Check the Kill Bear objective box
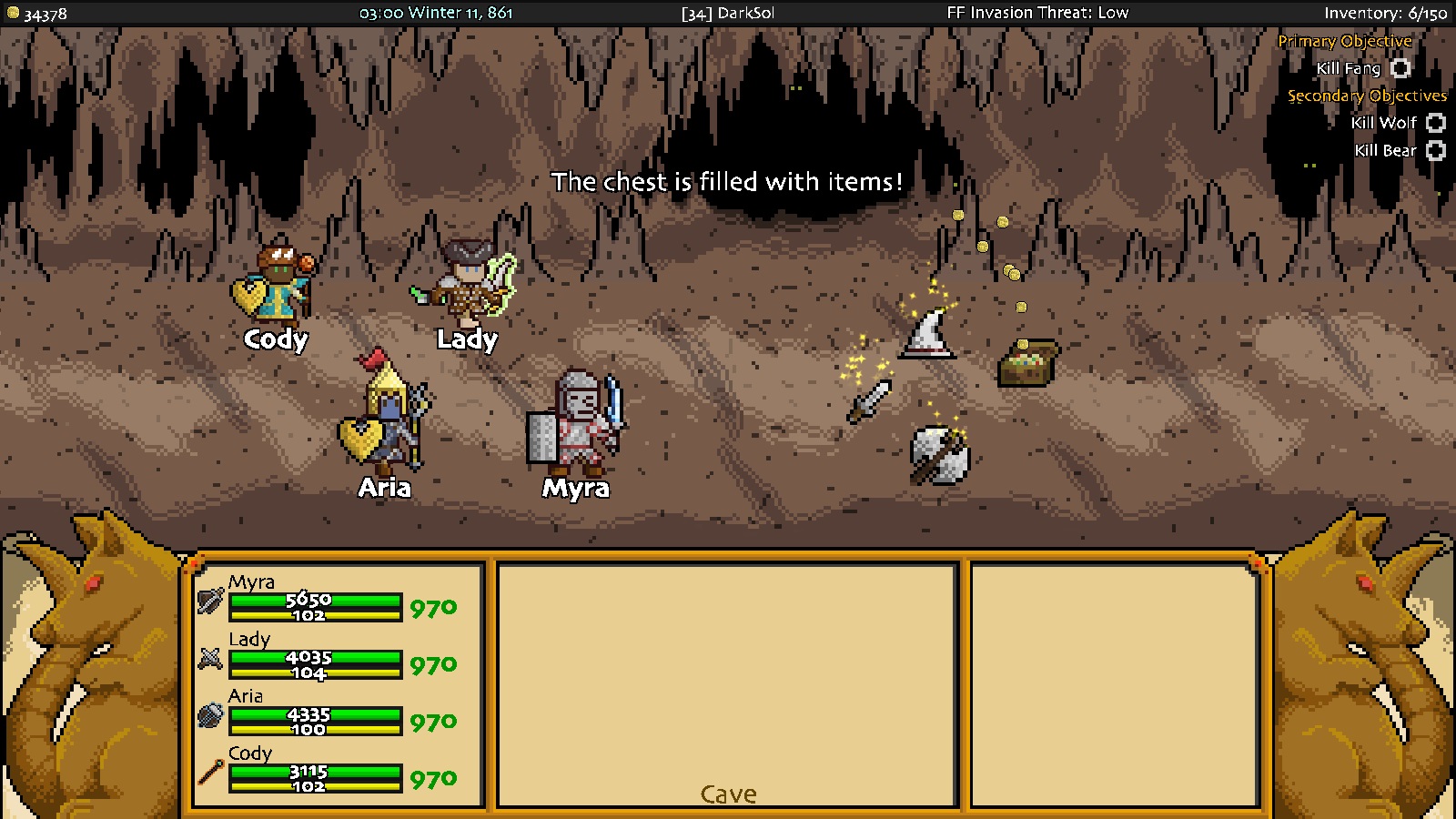The width and height of the screenshot is (1456, 819). 1435,150
